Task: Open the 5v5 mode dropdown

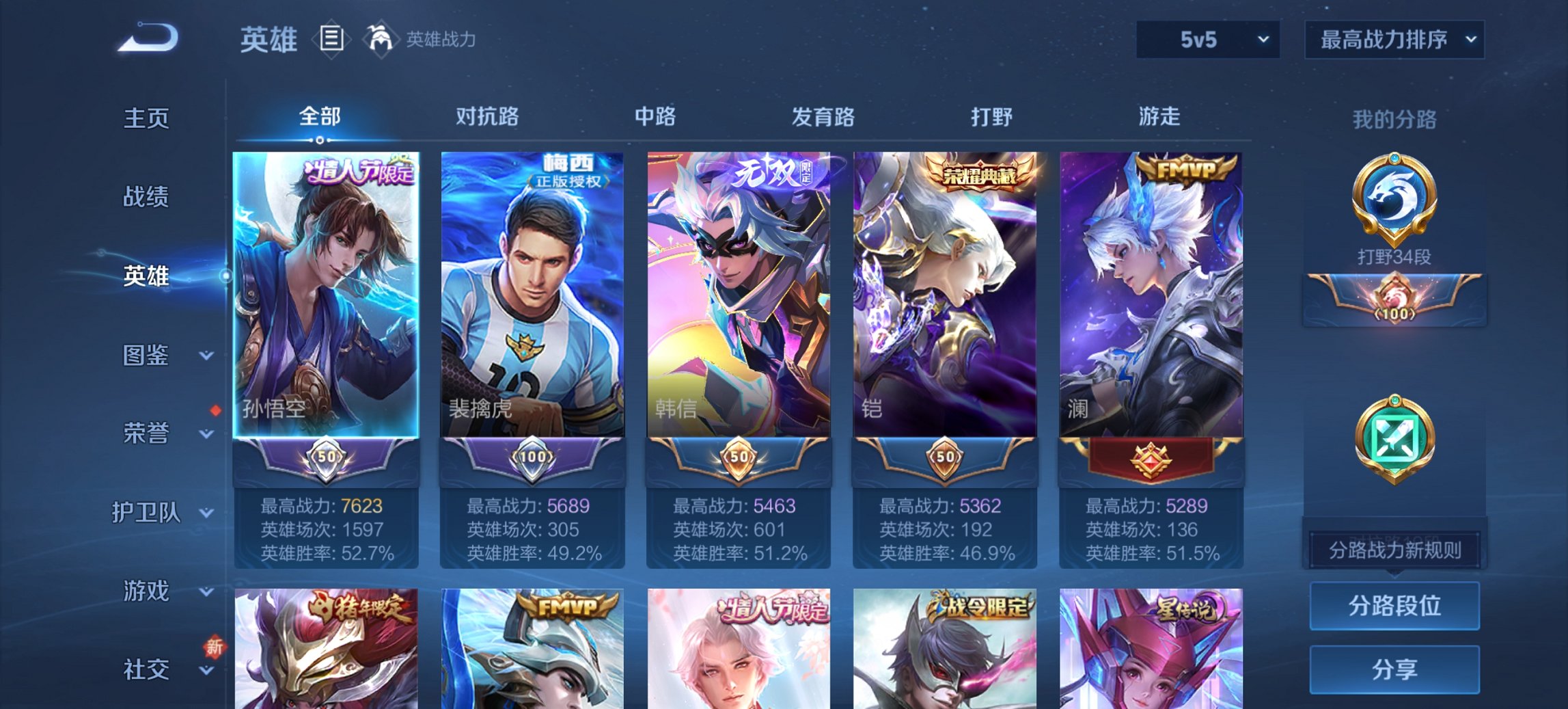Action: [x=1207, y=40]
